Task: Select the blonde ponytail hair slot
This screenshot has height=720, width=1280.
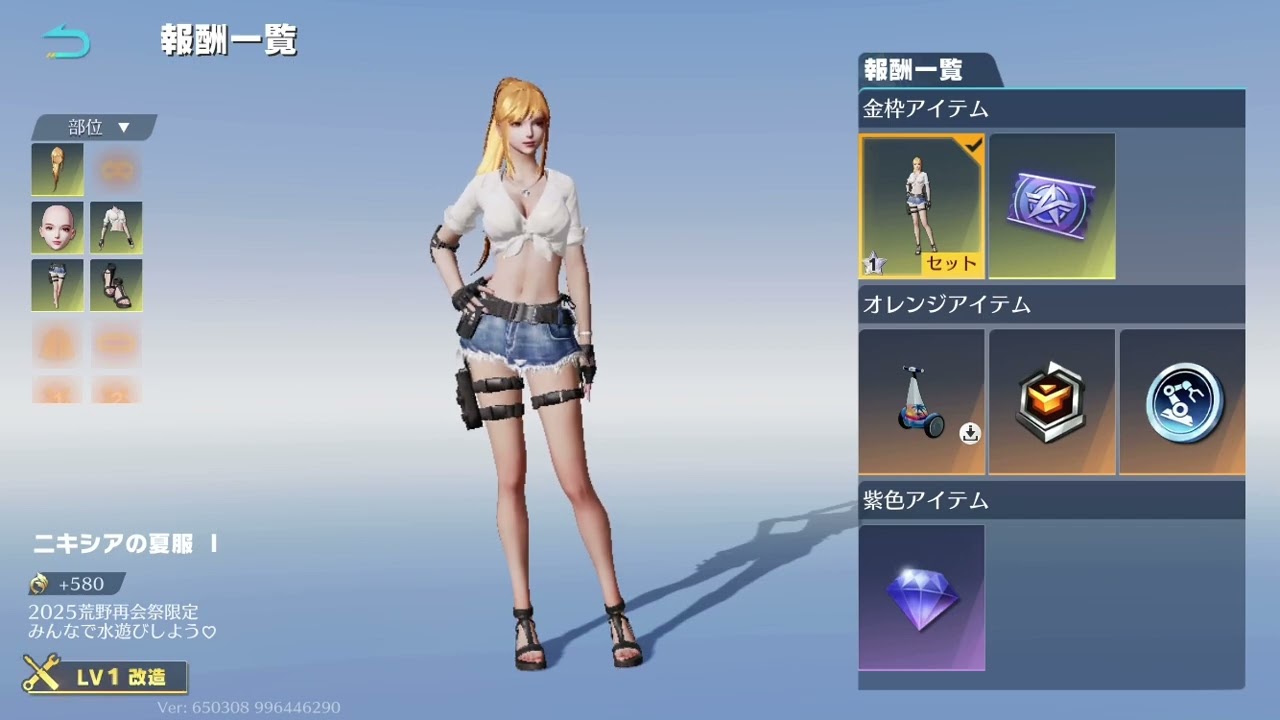Action: click(x=57, y=169)
